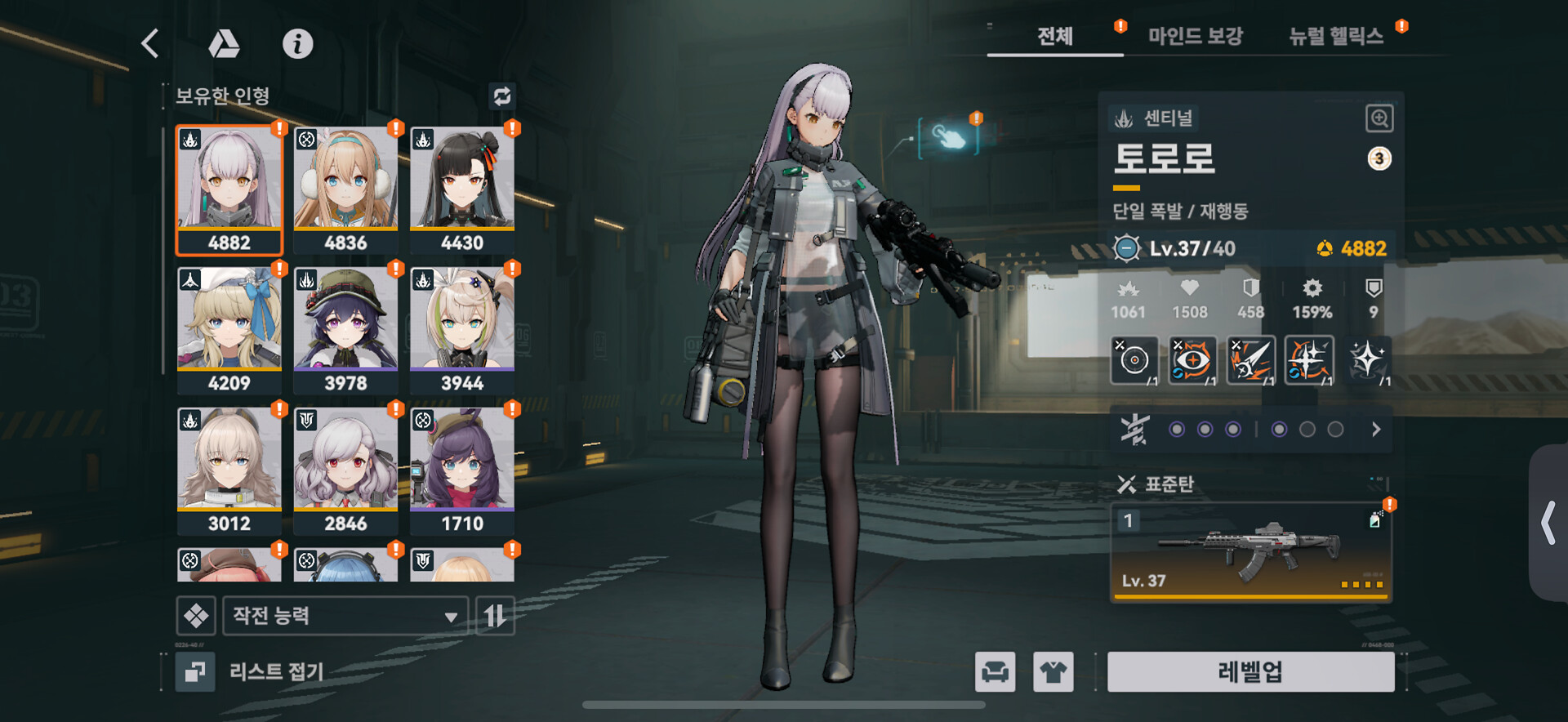Choose the doll with 2846 power
Screen dimensions: 1568x722
point(345,470)
